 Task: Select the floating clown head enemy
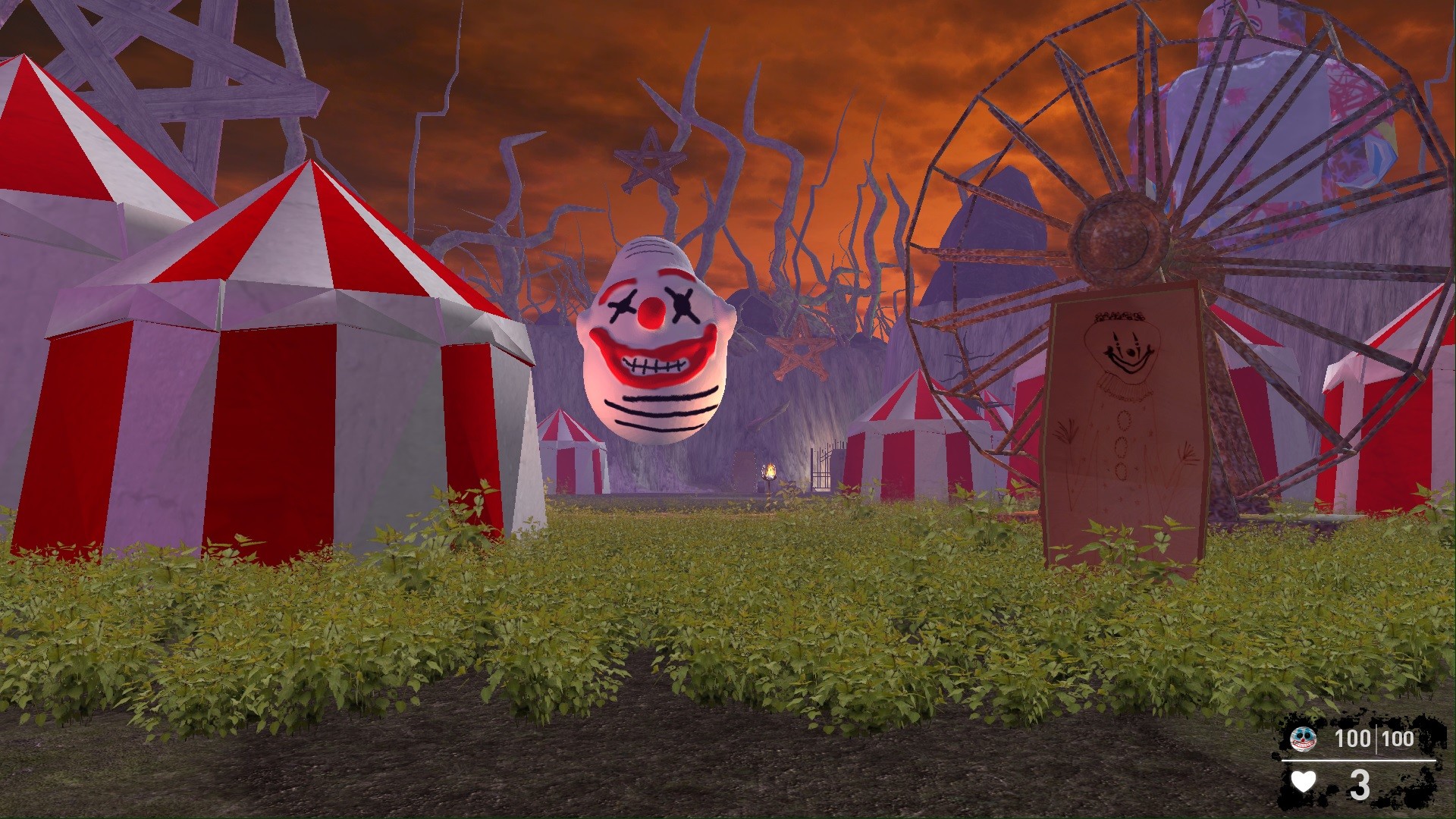(x=656, y=334)
